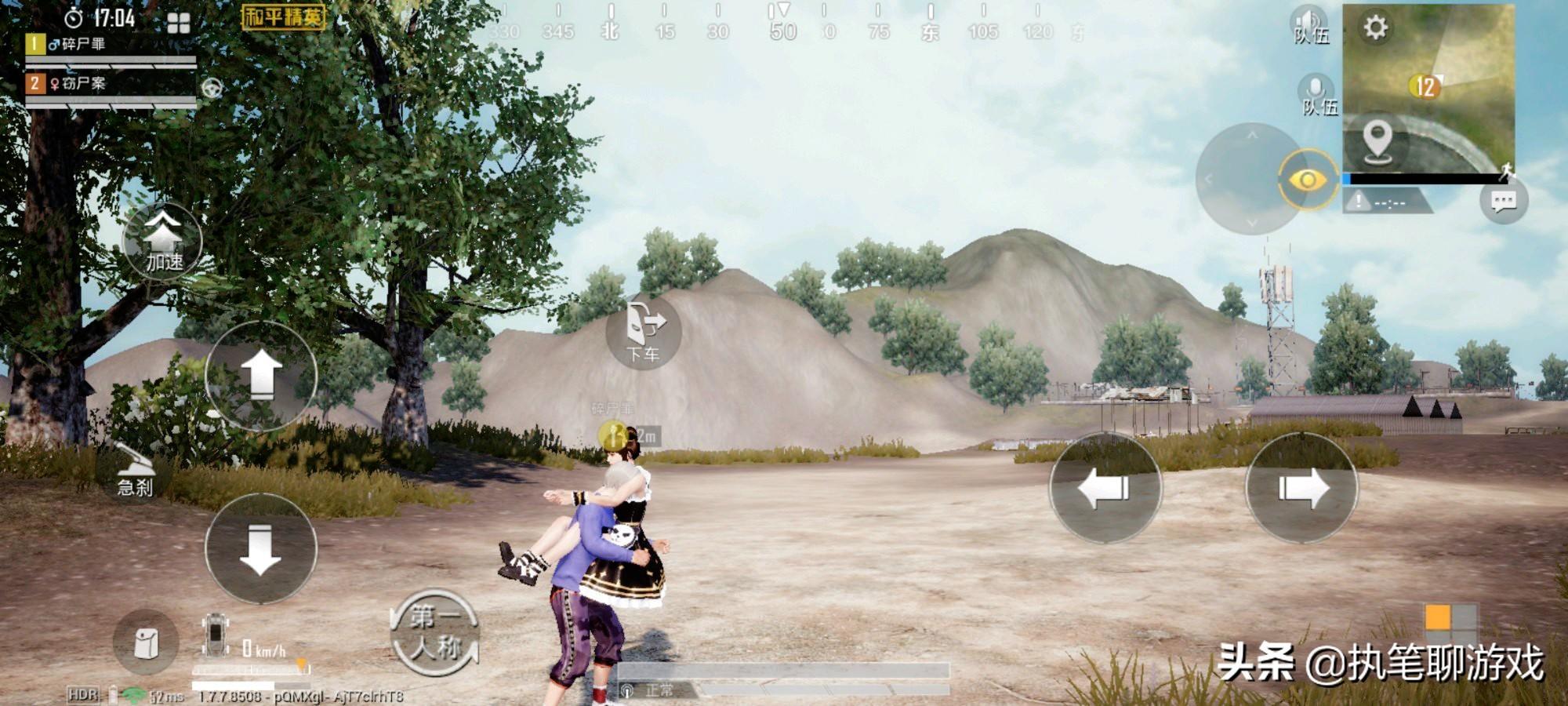1568x706 pixels.
Task: Hit the 急刹 handbrake button
Action: click(x=135, y=471)
